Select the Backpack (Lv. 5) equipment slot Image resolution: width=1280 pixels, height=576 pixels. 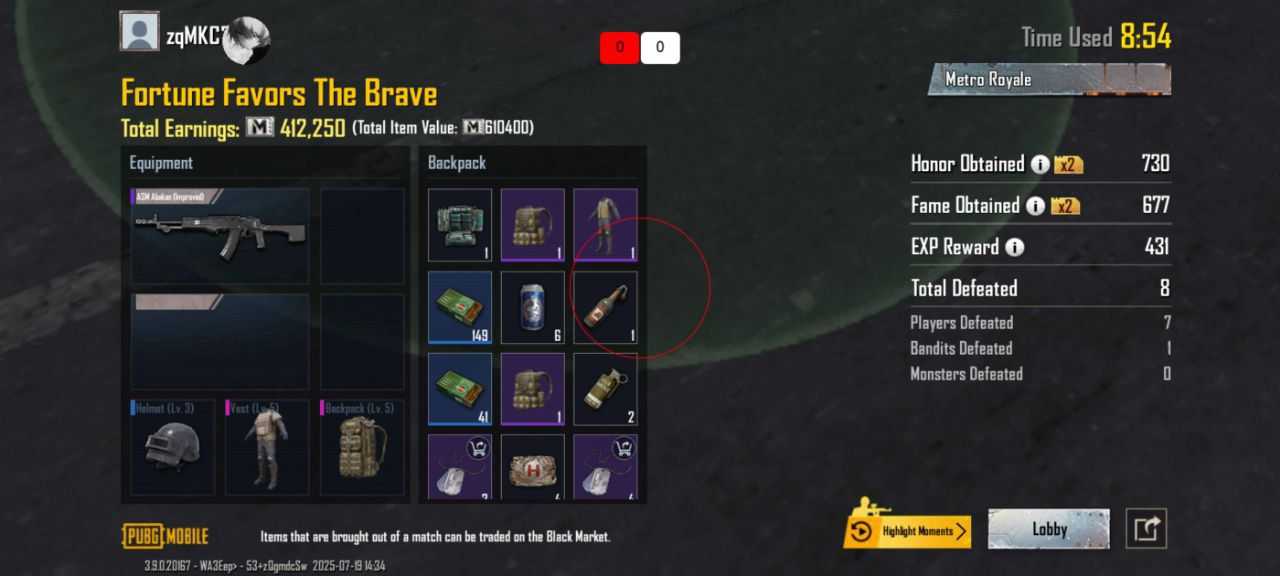(361, 448)
